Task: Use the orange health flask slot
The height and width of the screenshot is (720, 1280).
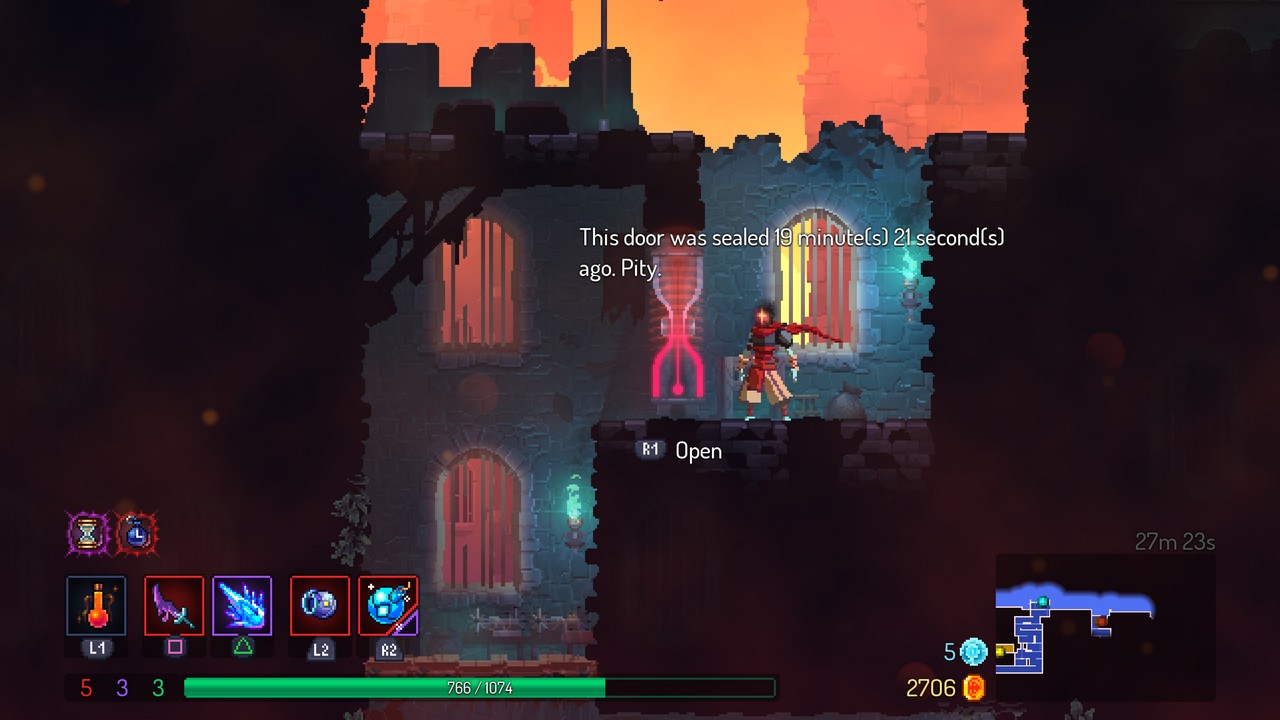Action: 96,605
